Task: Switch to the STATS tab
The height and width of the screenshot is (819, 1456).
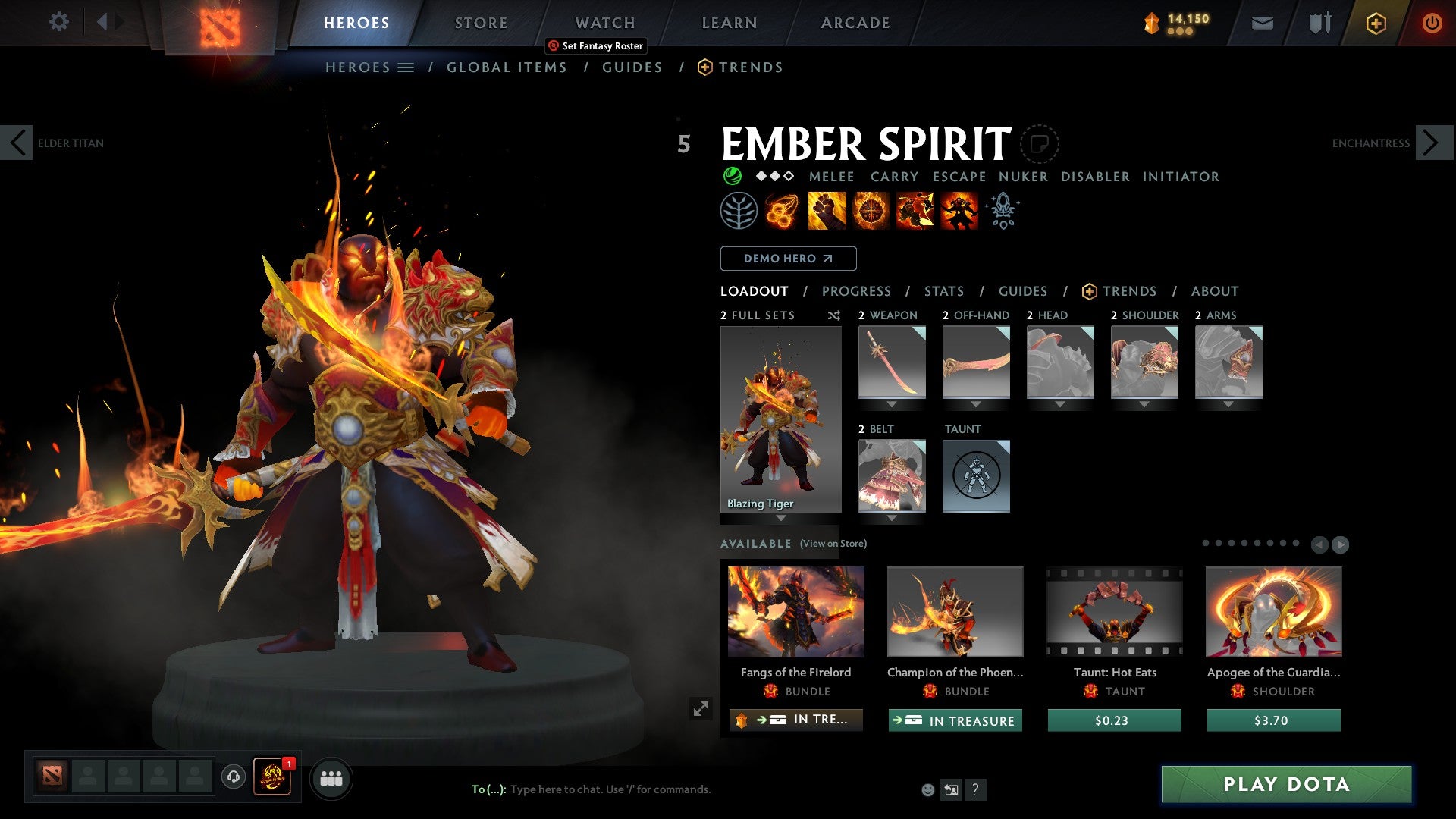Action: click(x=943, y=290)
